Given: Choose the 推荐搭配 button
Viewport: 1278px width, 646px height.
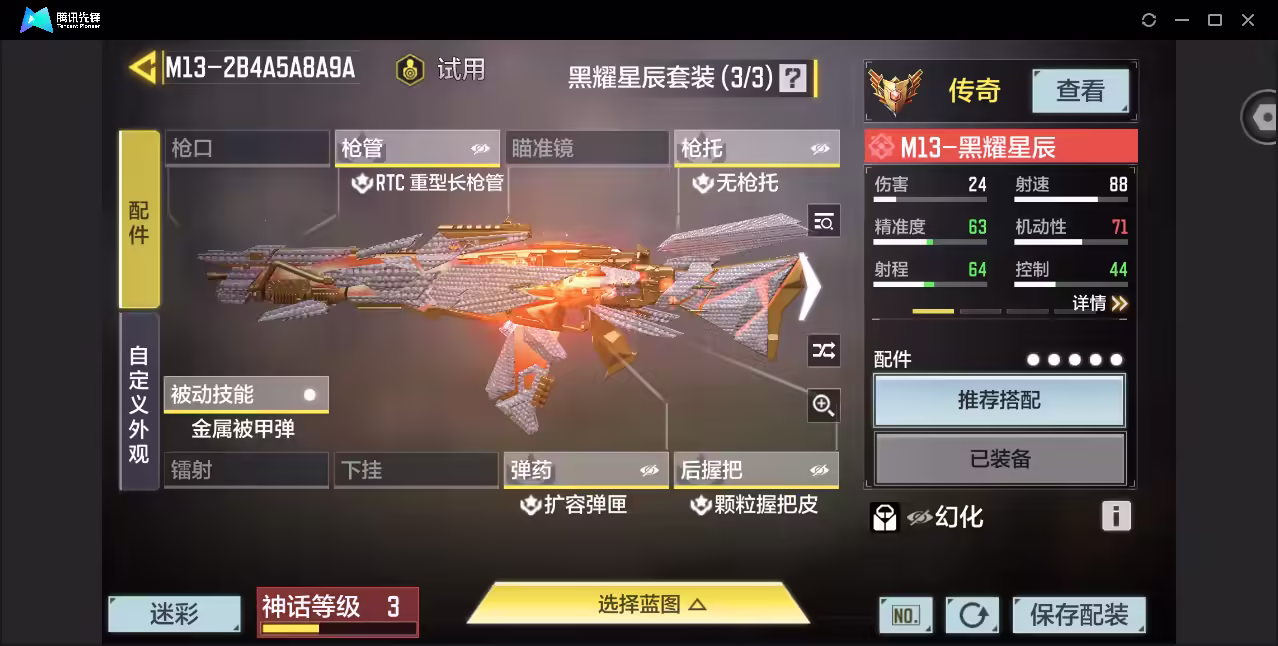Looking at the screenshot, I should click(999, 401).
